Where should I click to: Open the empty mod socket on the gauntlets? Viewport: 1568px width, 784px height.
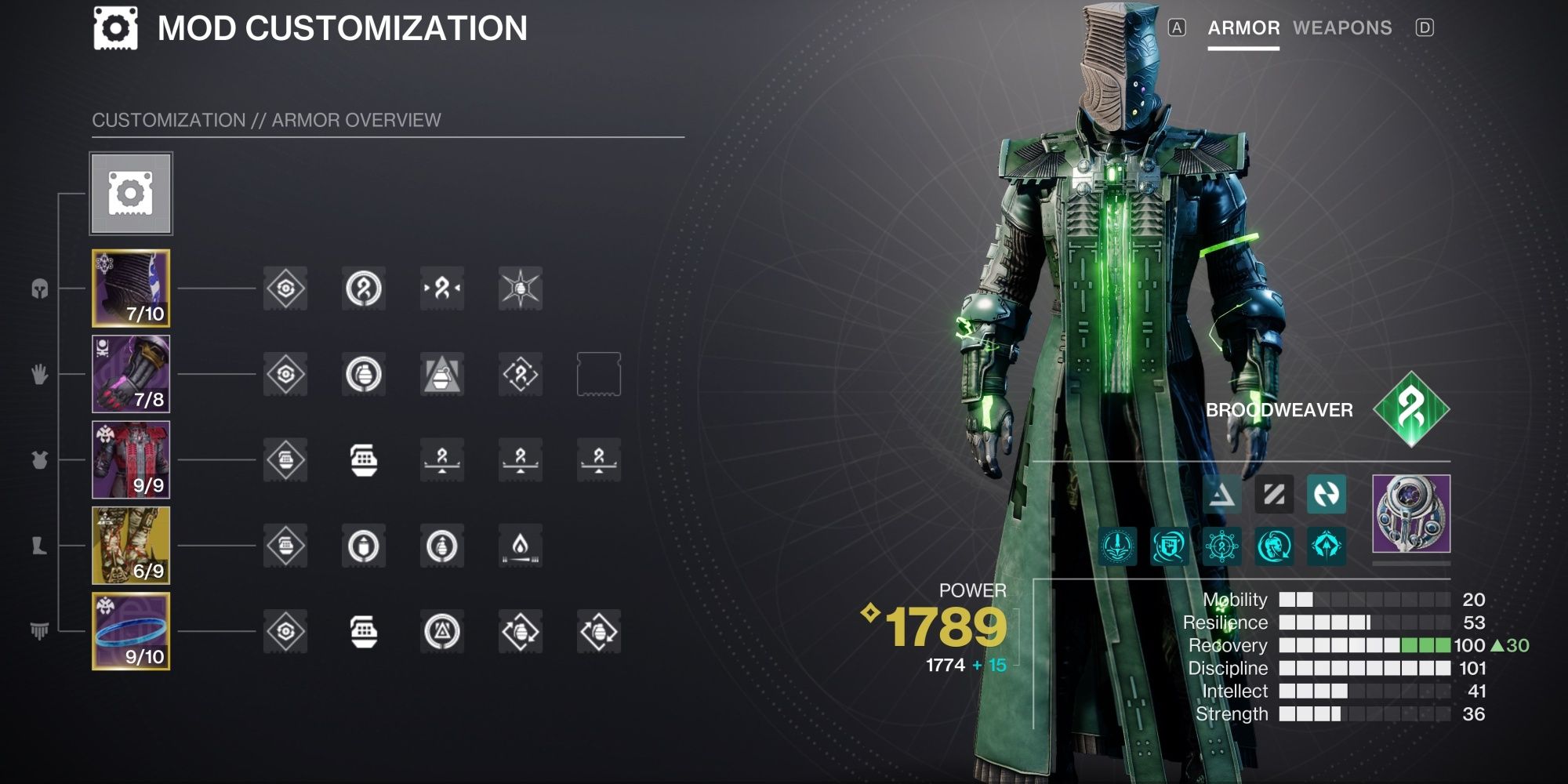coord(599,375)
